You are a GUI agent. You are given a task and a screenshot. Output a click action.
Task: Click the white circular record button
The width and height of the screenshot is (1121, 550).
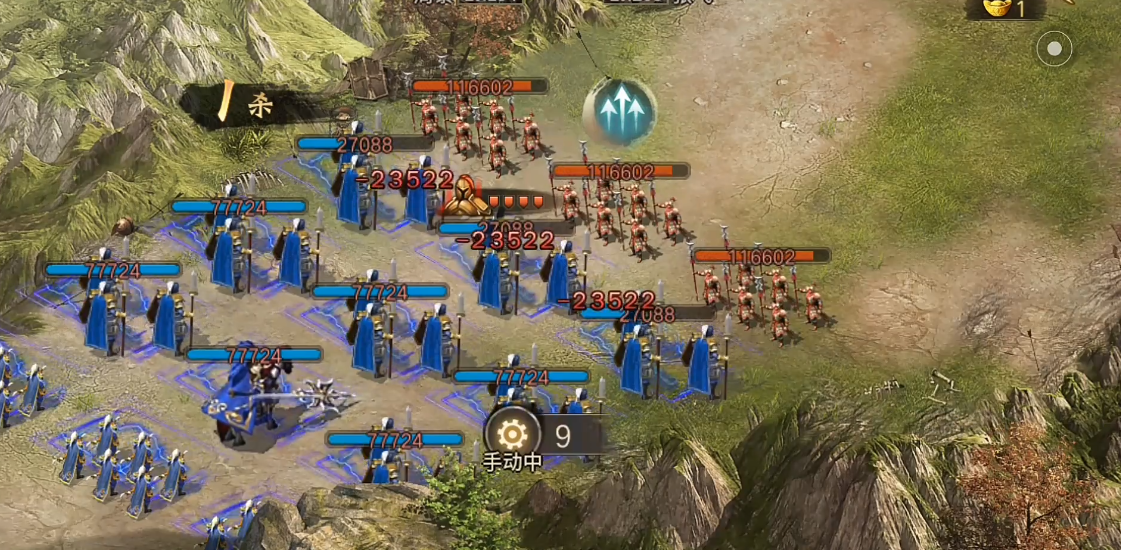tap(1054, 49)
